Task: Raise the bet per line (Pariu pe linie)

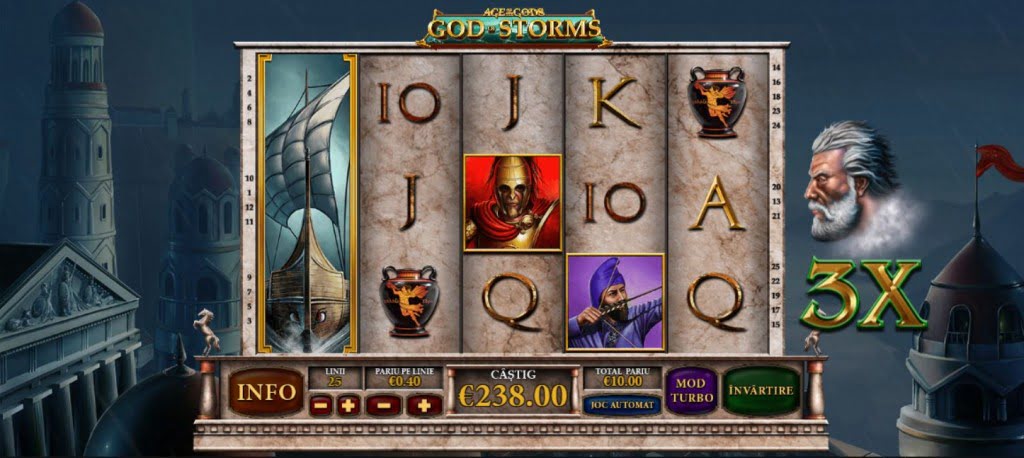Action: click(x=424, y=405)
